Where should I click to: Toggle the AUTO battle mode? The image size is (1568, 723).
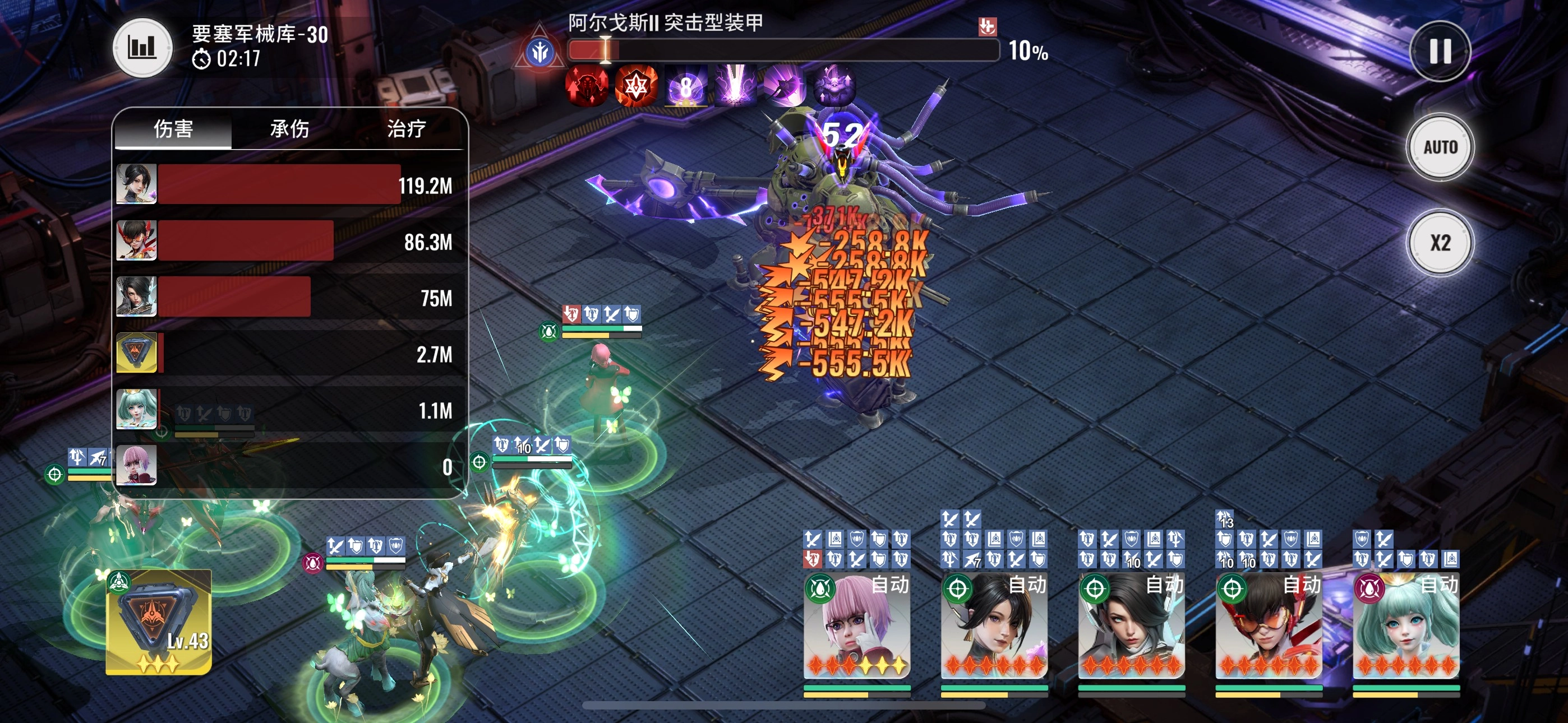[x=1440, y=147]
